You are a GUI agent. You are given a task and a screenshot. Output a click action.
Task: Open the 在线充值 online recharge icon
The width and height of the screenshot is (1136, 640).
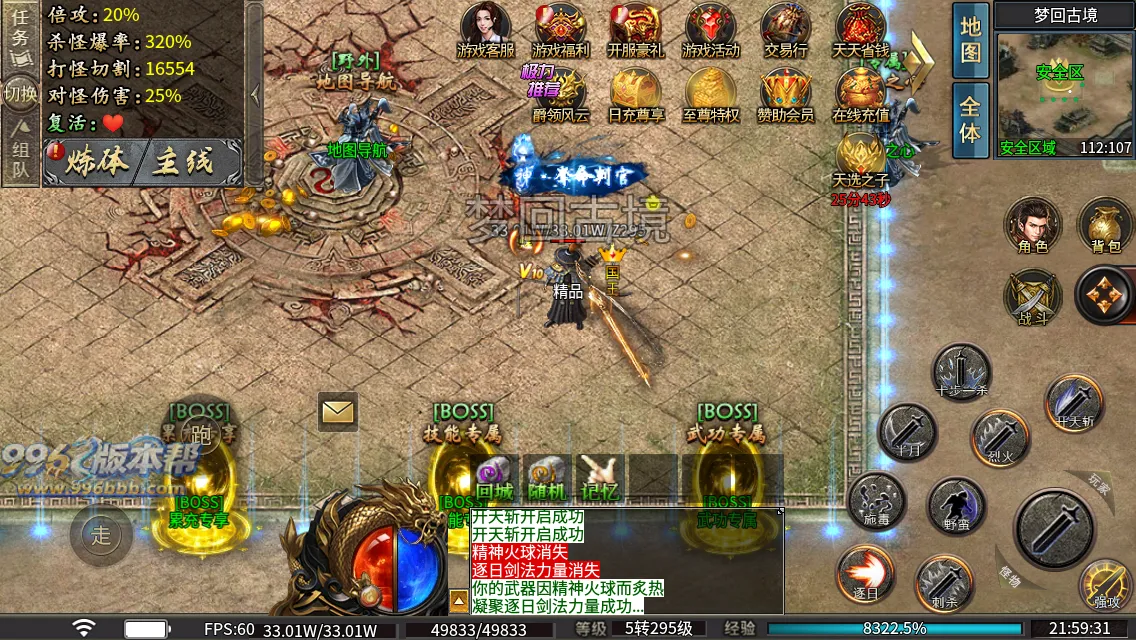click(860, 93)
